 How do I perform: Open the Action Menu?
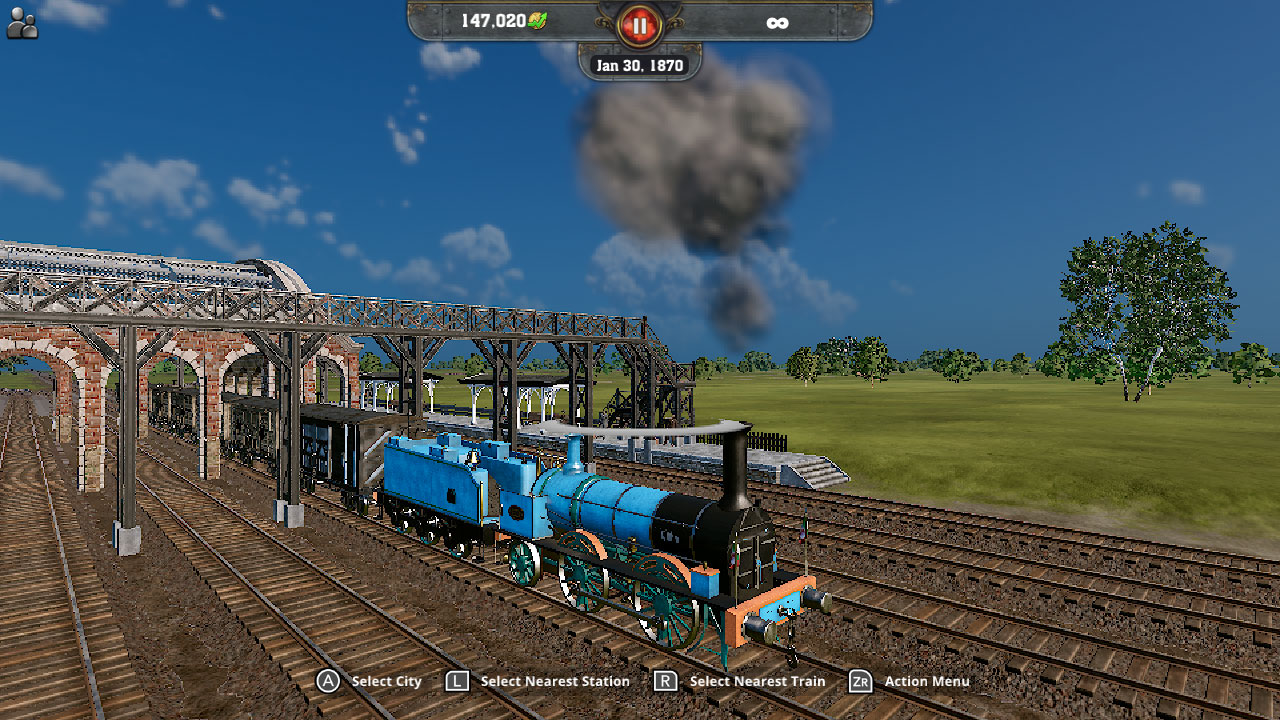coord(927,681)
